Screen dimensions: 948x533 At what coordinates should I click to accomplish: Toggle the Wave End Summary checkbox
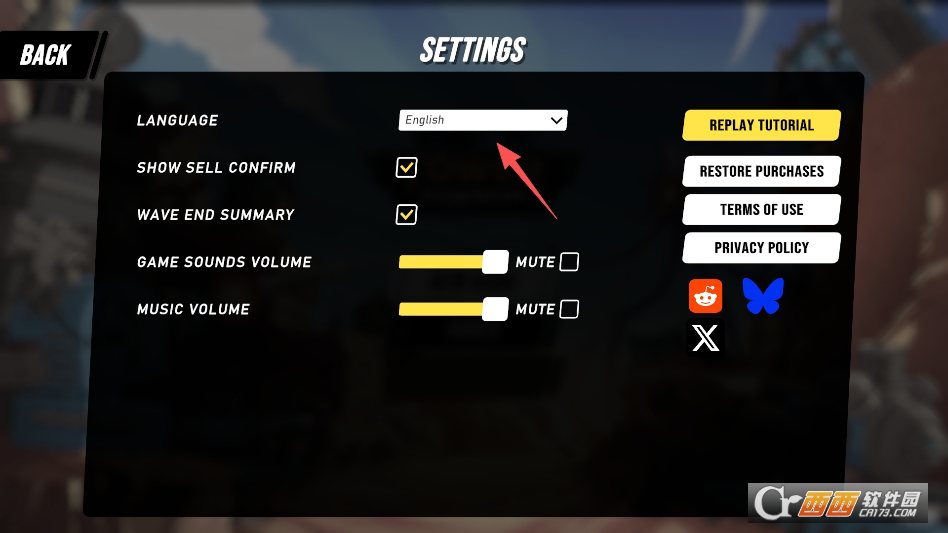coord(406,214)
